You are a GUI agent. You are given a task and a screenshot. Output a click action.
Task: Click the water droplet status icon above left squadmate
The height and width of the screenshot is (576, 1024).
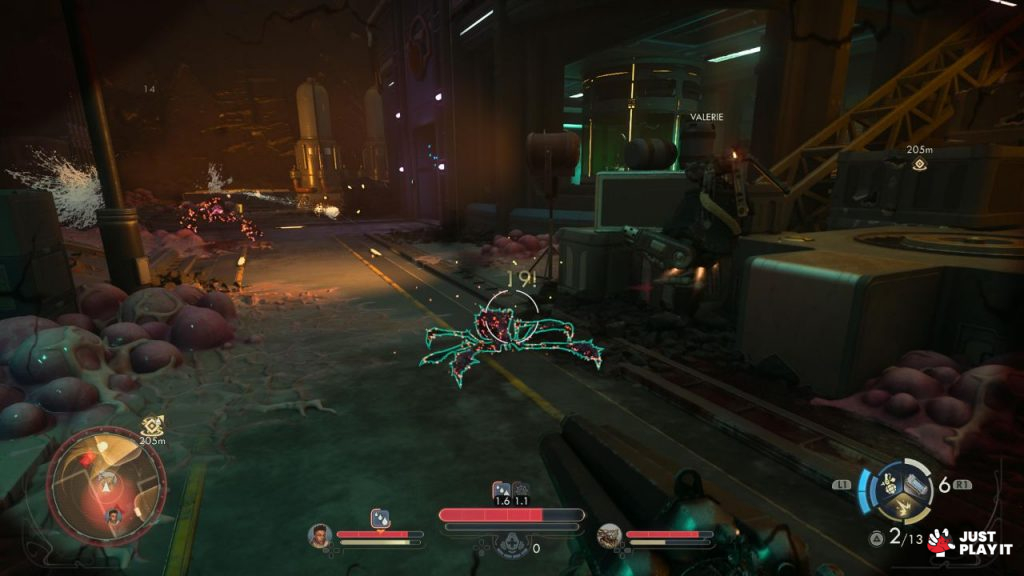point(380,517)
